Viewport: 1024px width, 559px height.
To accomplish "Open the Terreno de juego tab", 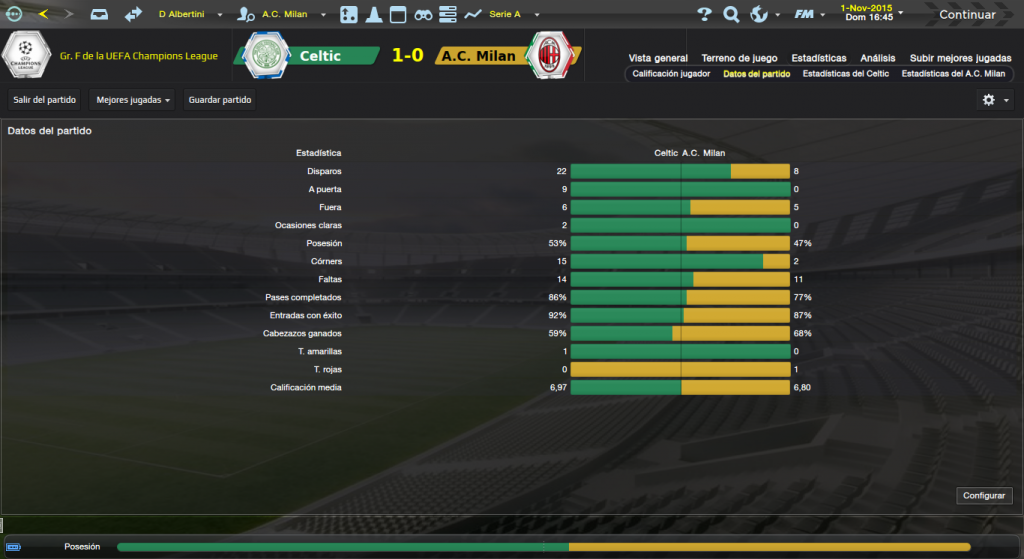I will tap(740, 58).
